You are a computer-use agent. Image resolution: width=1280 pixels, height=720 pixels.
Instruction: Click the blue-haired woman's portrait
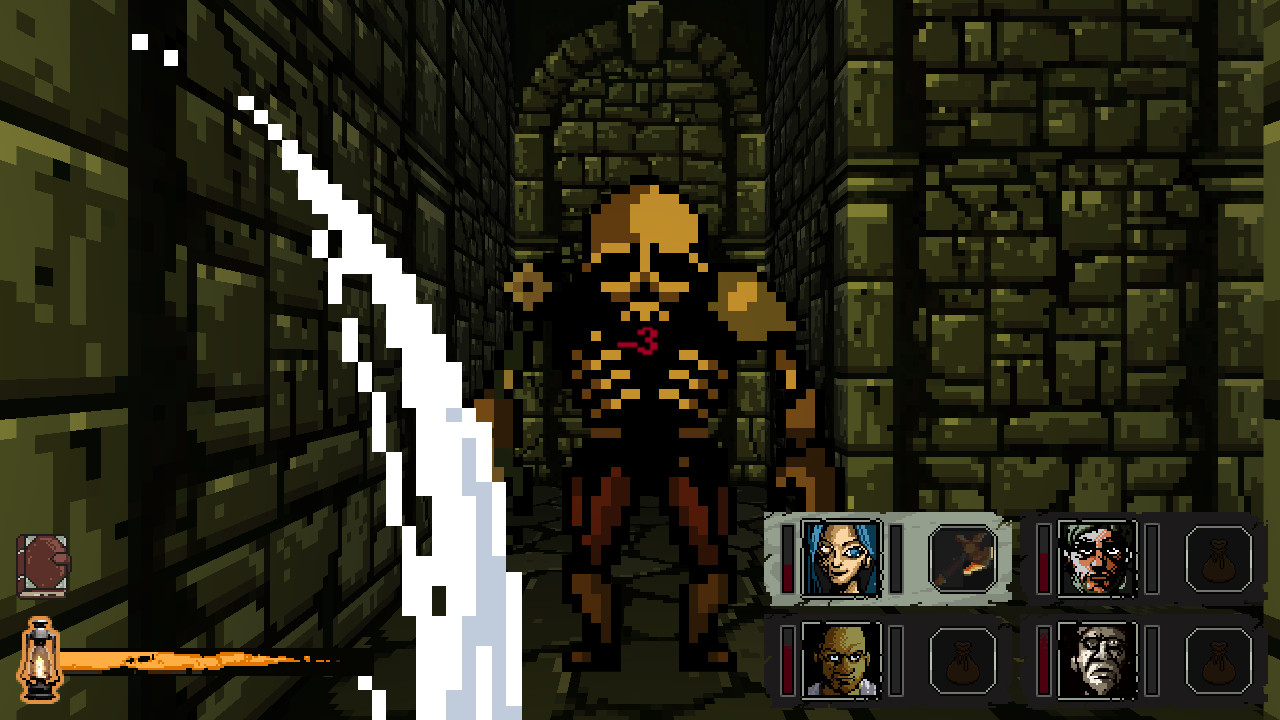(845, 558)
